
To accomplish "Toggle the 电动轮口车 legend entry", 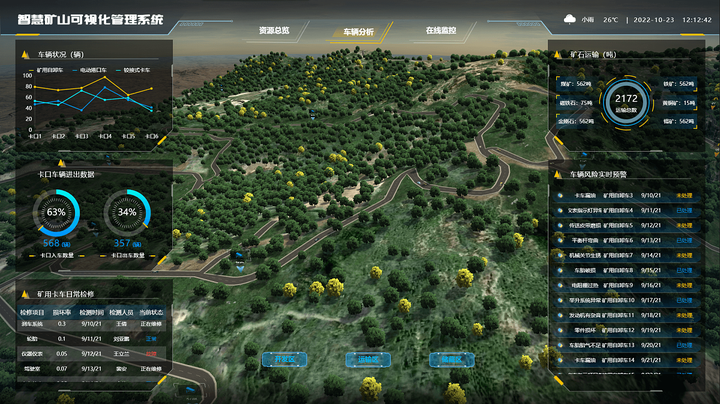I will pos(91,70).
